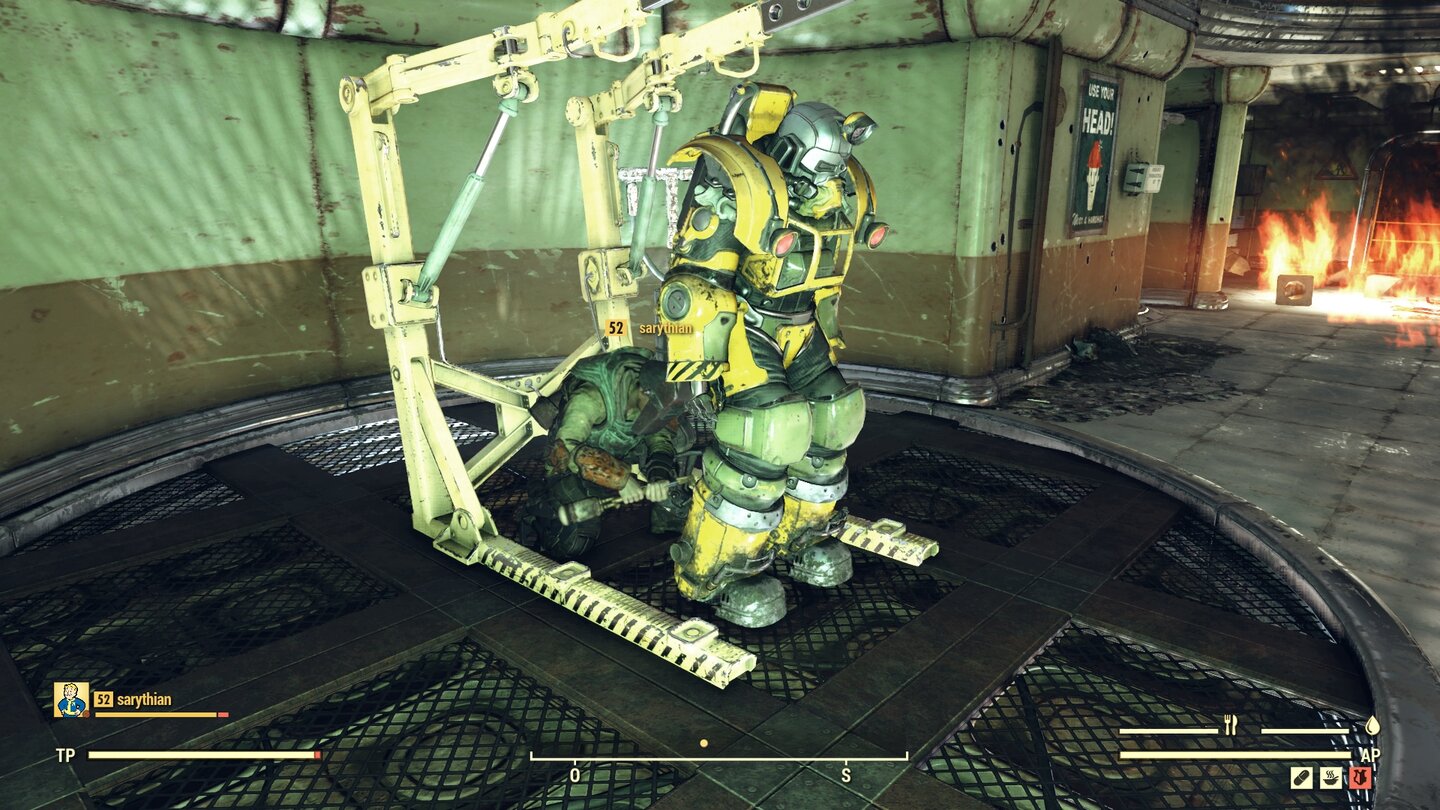Select the yellow power armor suit
The height and width of the screenshot is (810, 1440).
pos(780,350)
